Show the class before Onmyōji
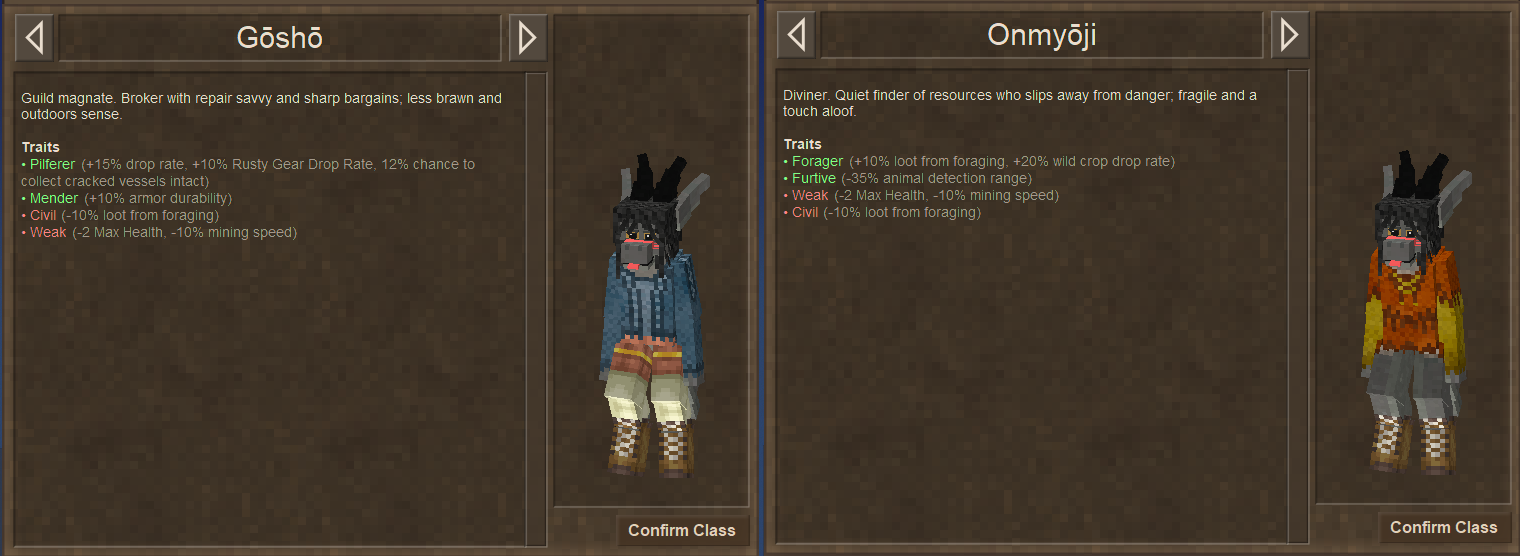The width and height of the screenshot is (1520, 556). [796, 36]
